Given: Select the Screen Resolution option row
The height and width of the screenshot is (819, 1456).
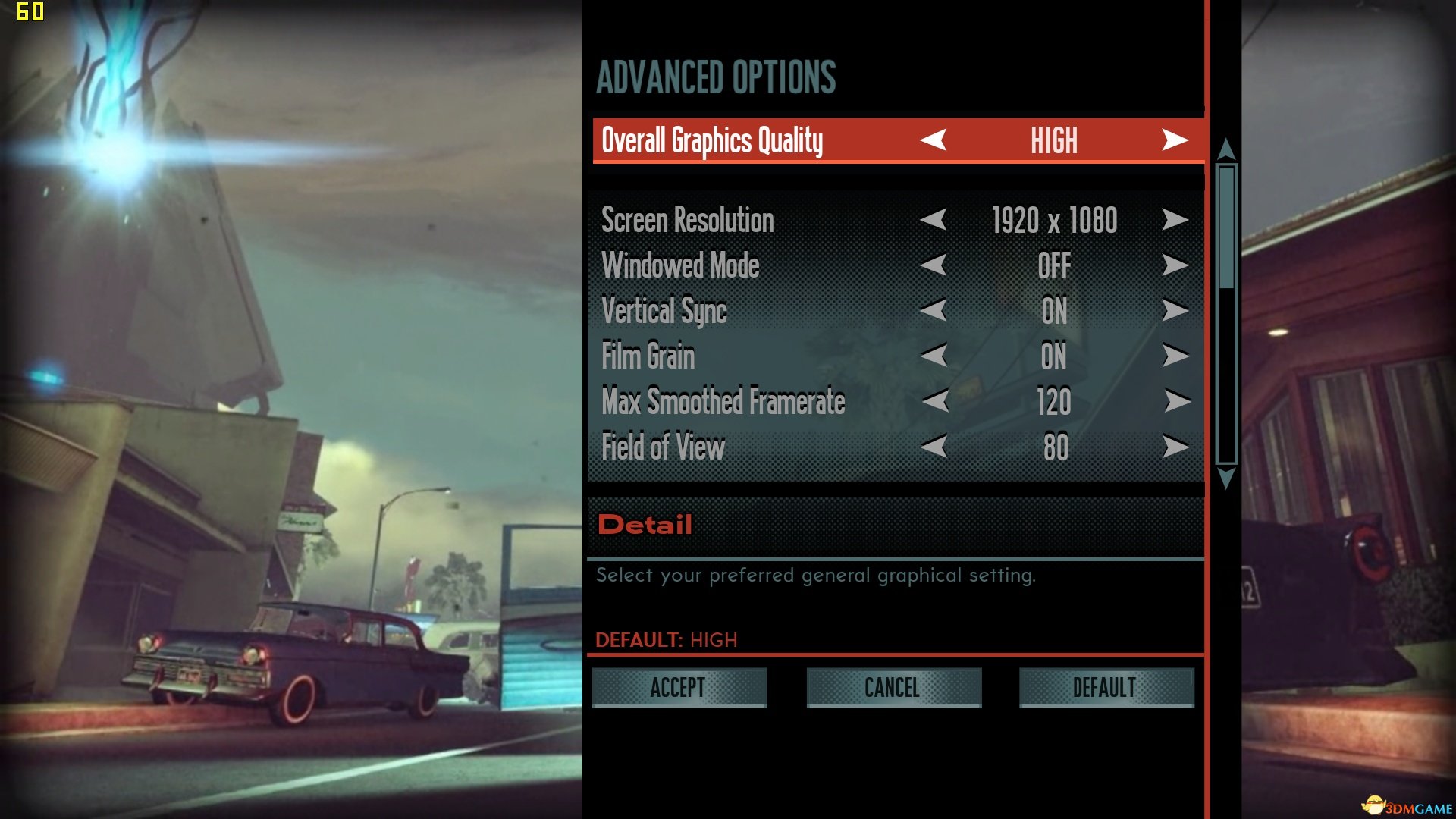Looking at the screenshot, I should coord(687,220).
